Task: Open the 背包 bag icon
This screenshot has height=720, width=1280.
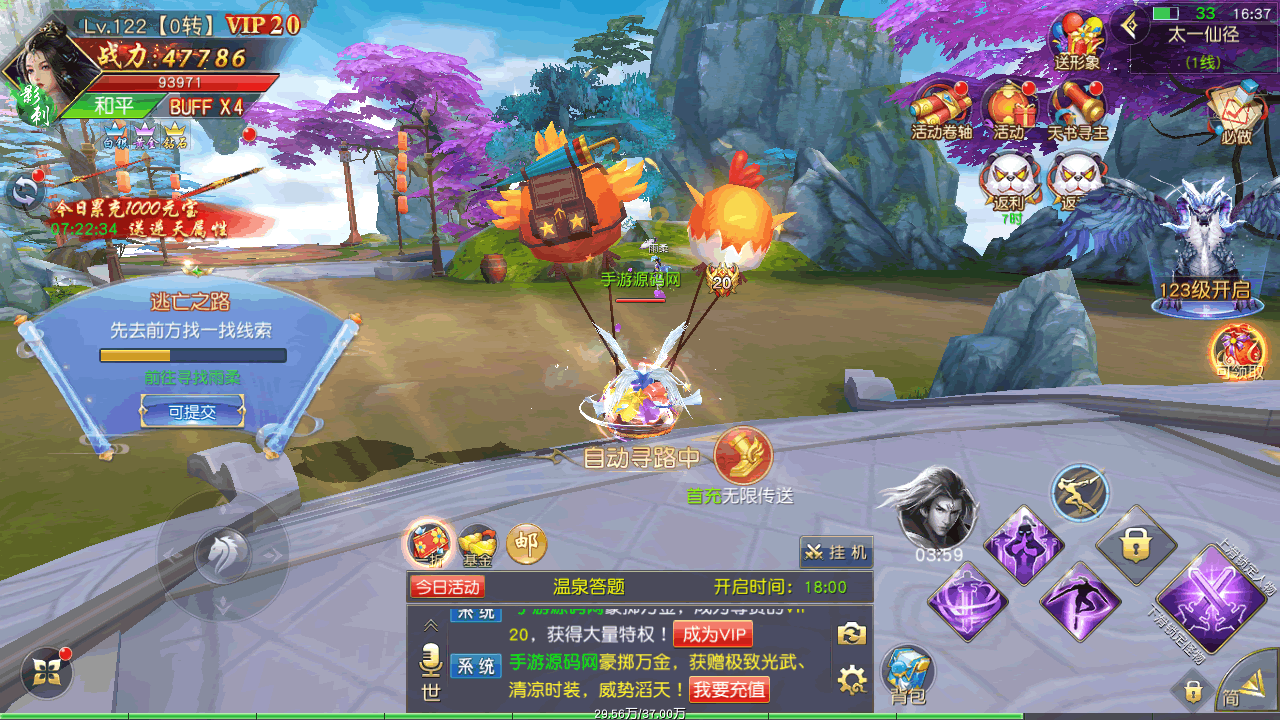Action: (908, 672)
